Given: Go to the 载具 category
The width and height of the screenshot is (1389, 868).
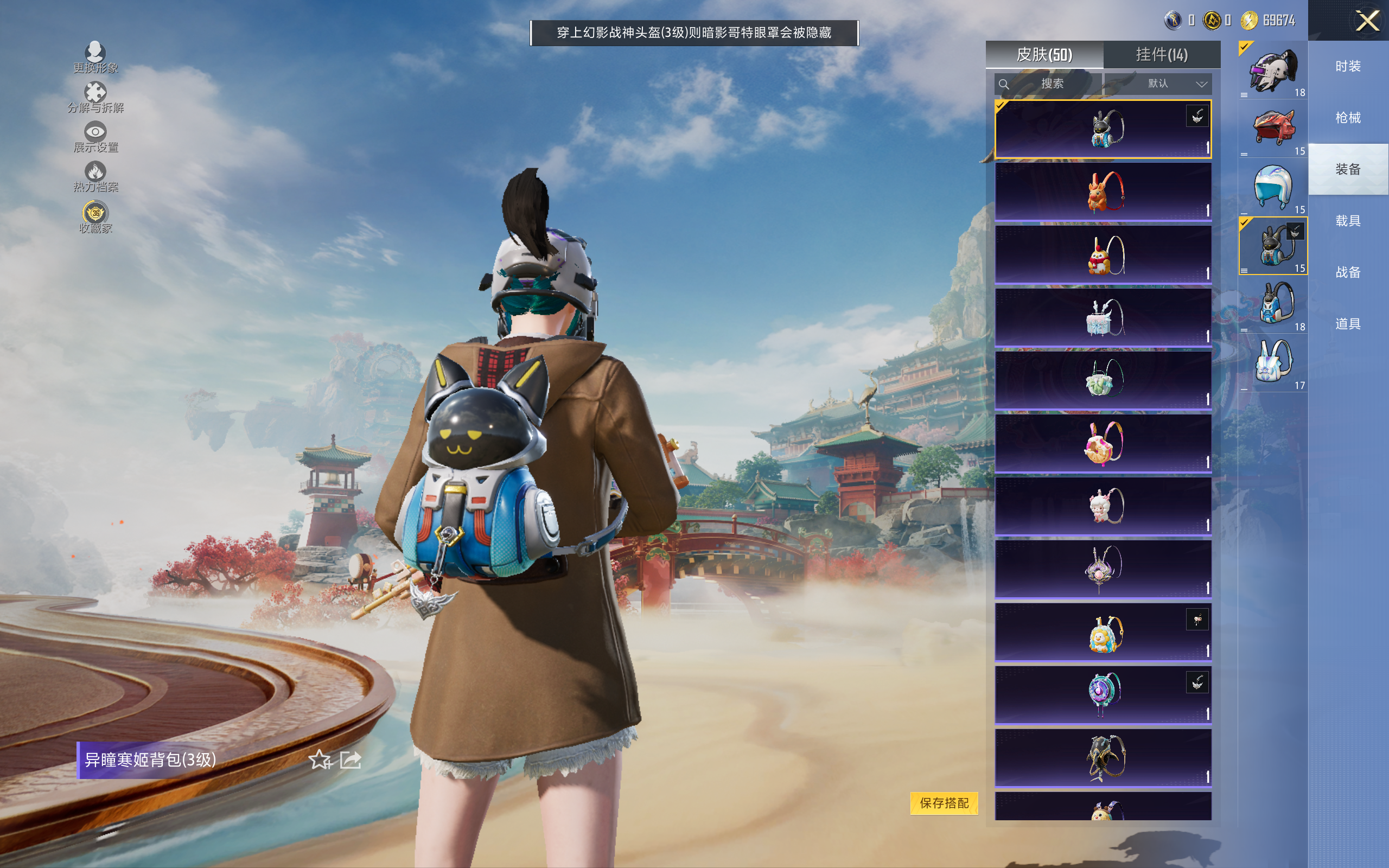Looking at the screenshot, I should (1348, 221).
